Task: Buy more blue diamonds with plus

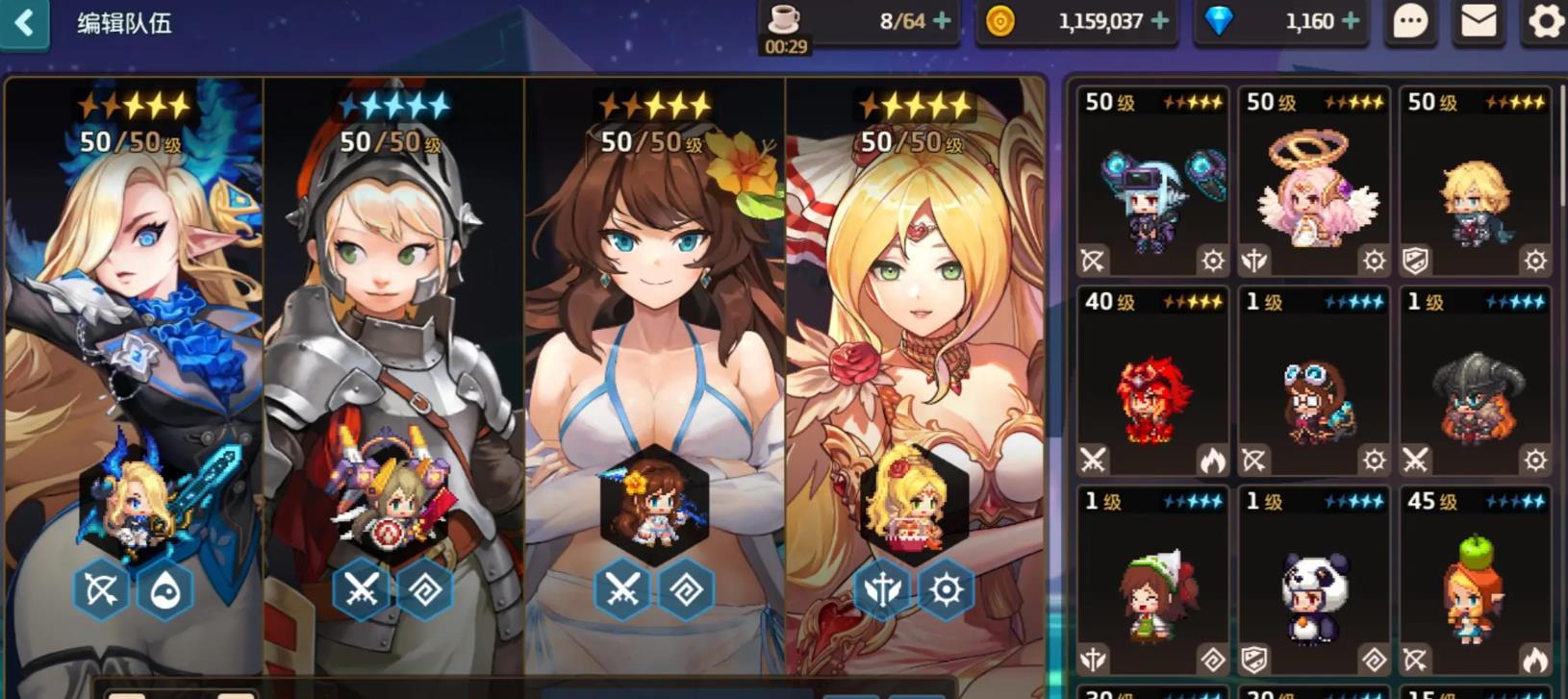Action: pos(1351,21)
